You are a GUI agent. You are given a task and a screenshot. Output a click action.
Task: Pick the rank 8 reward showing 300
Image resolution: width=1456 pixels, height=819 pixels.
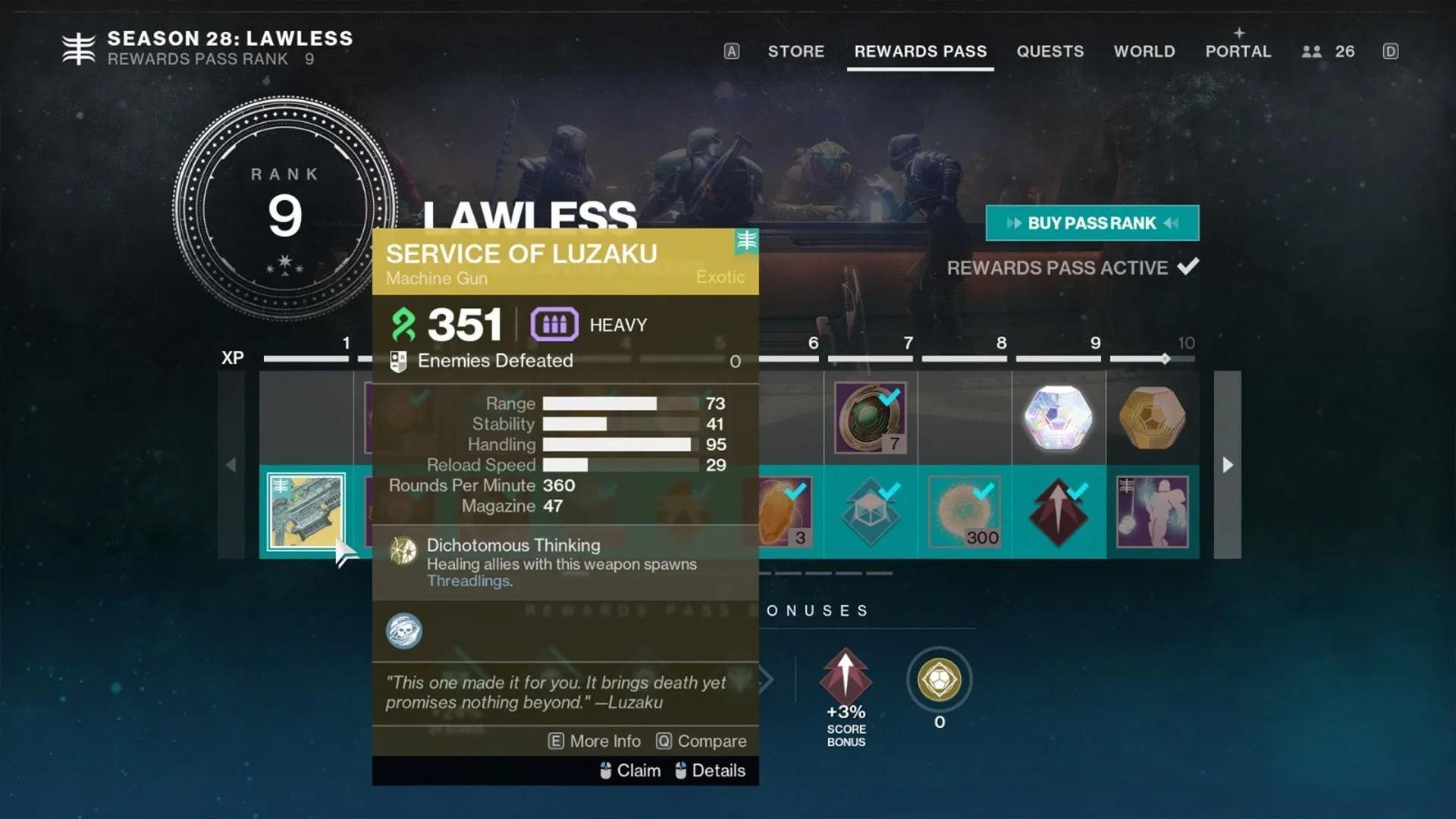pos(964,512)
